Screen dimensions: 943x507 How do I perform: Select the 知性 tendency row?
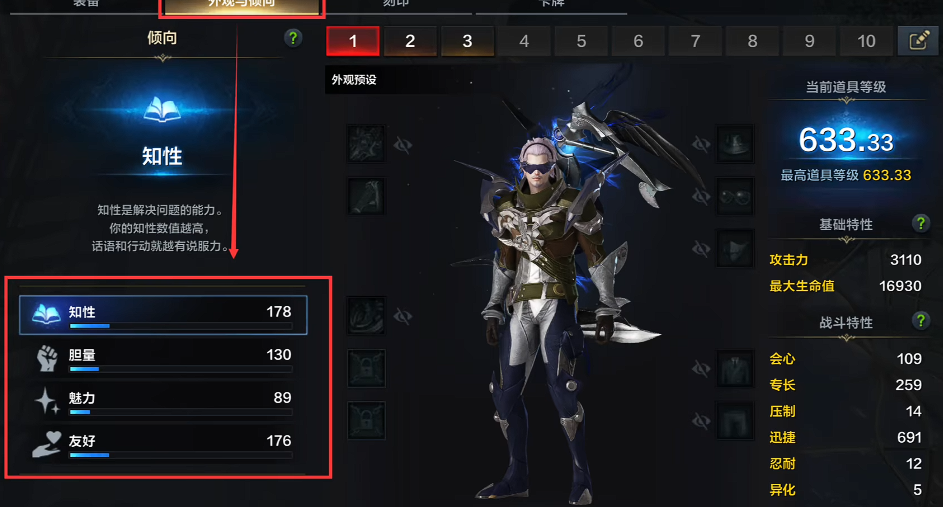pos(163,314)
